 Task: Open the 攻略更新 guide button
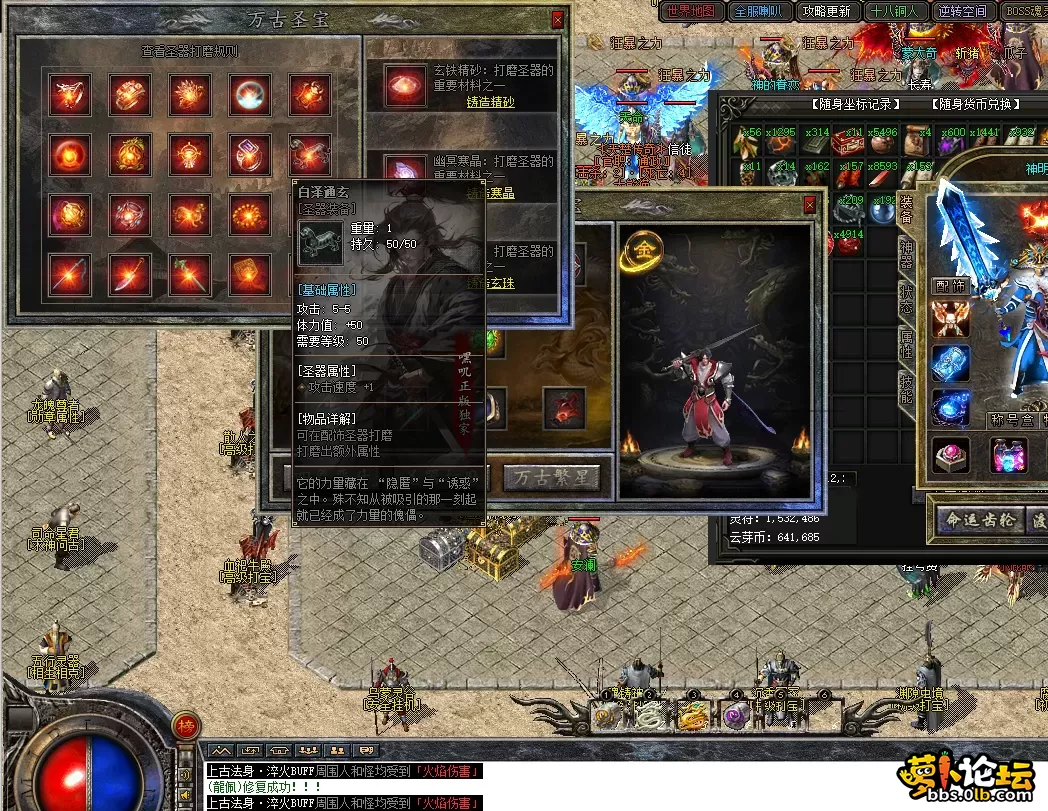[826, 11]
